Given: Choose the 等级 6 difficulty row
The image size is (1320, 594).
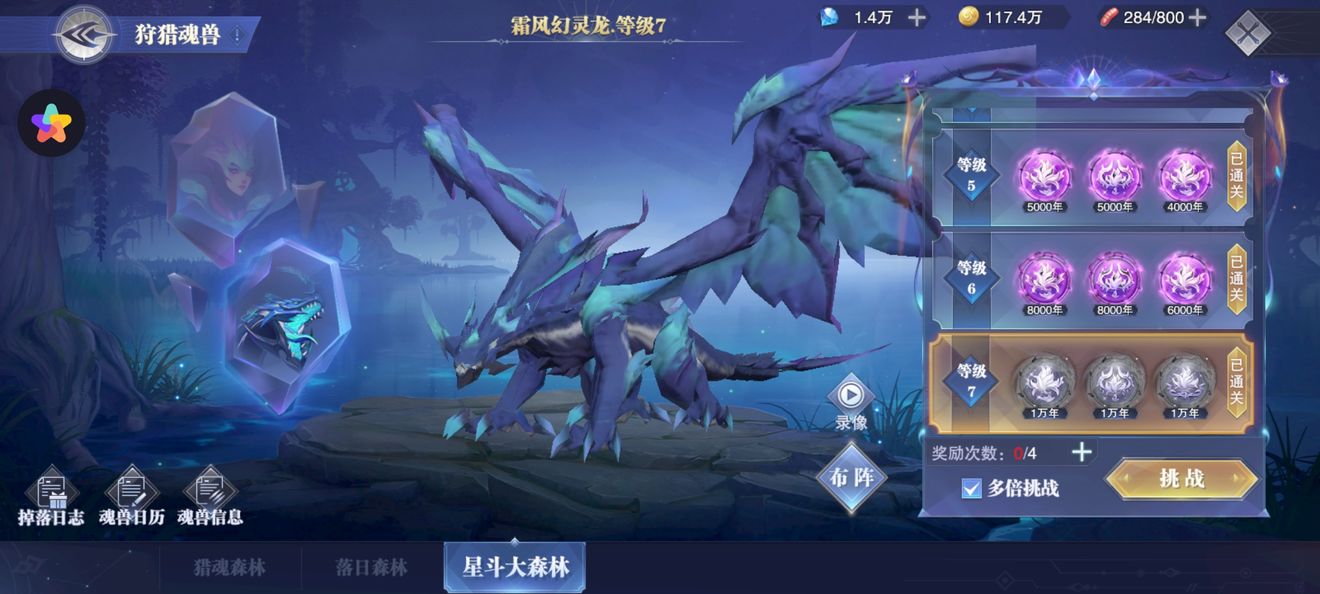Looking at the screenshot, I should (1090, 279).
